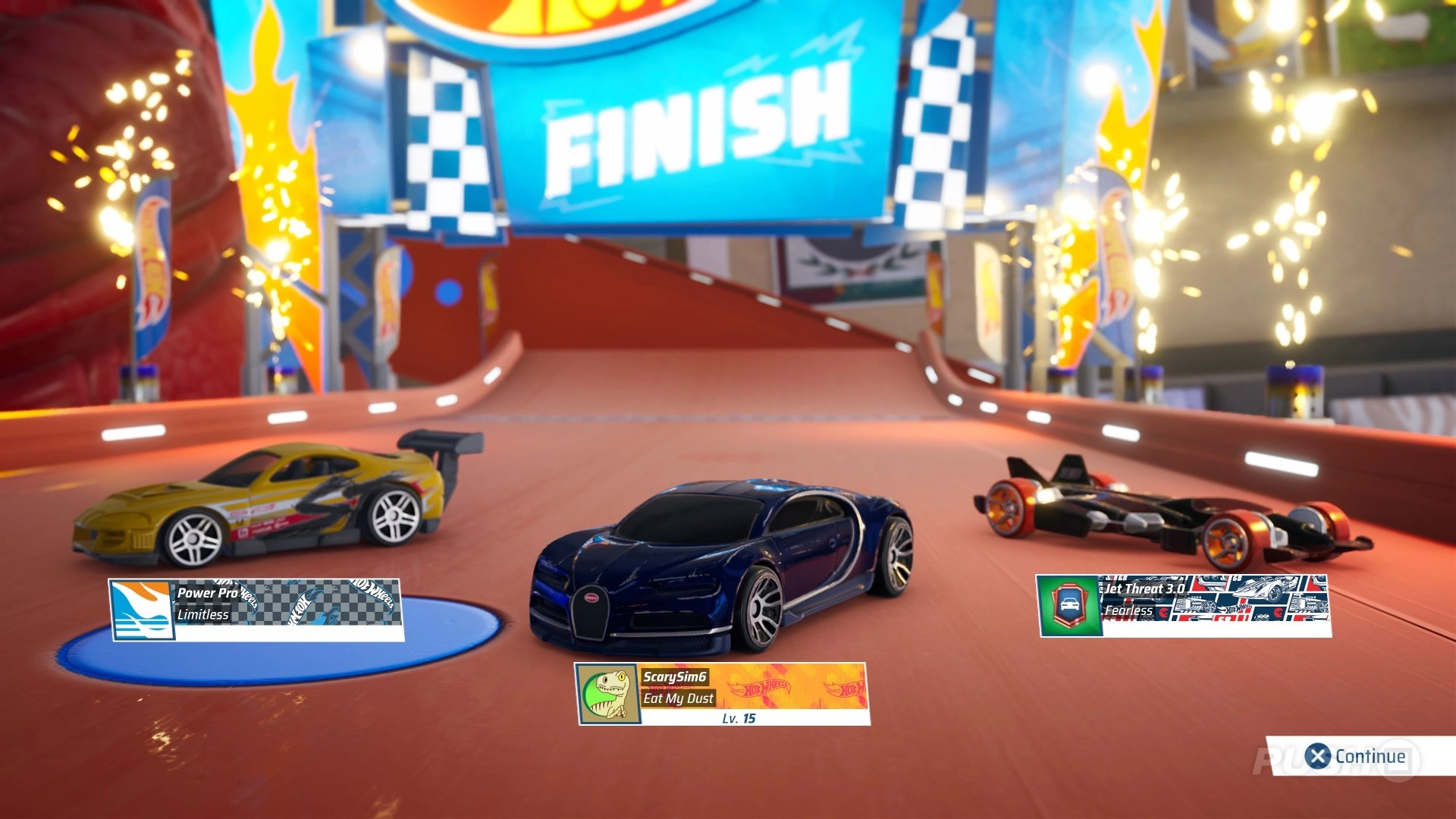Click the Fearless title text
This screenshot has width=1456, height=819.
coord(1130,609)
